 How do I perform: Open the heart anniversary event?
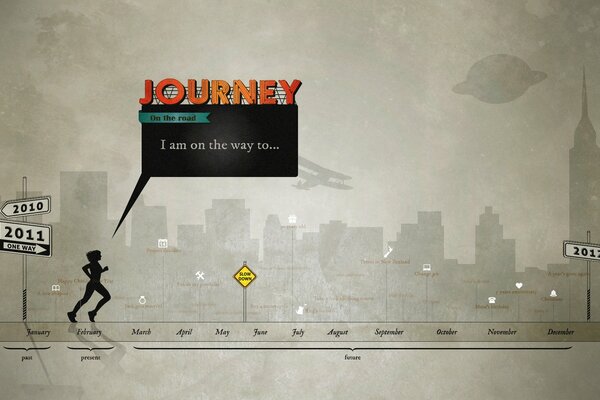pos(519,286)
